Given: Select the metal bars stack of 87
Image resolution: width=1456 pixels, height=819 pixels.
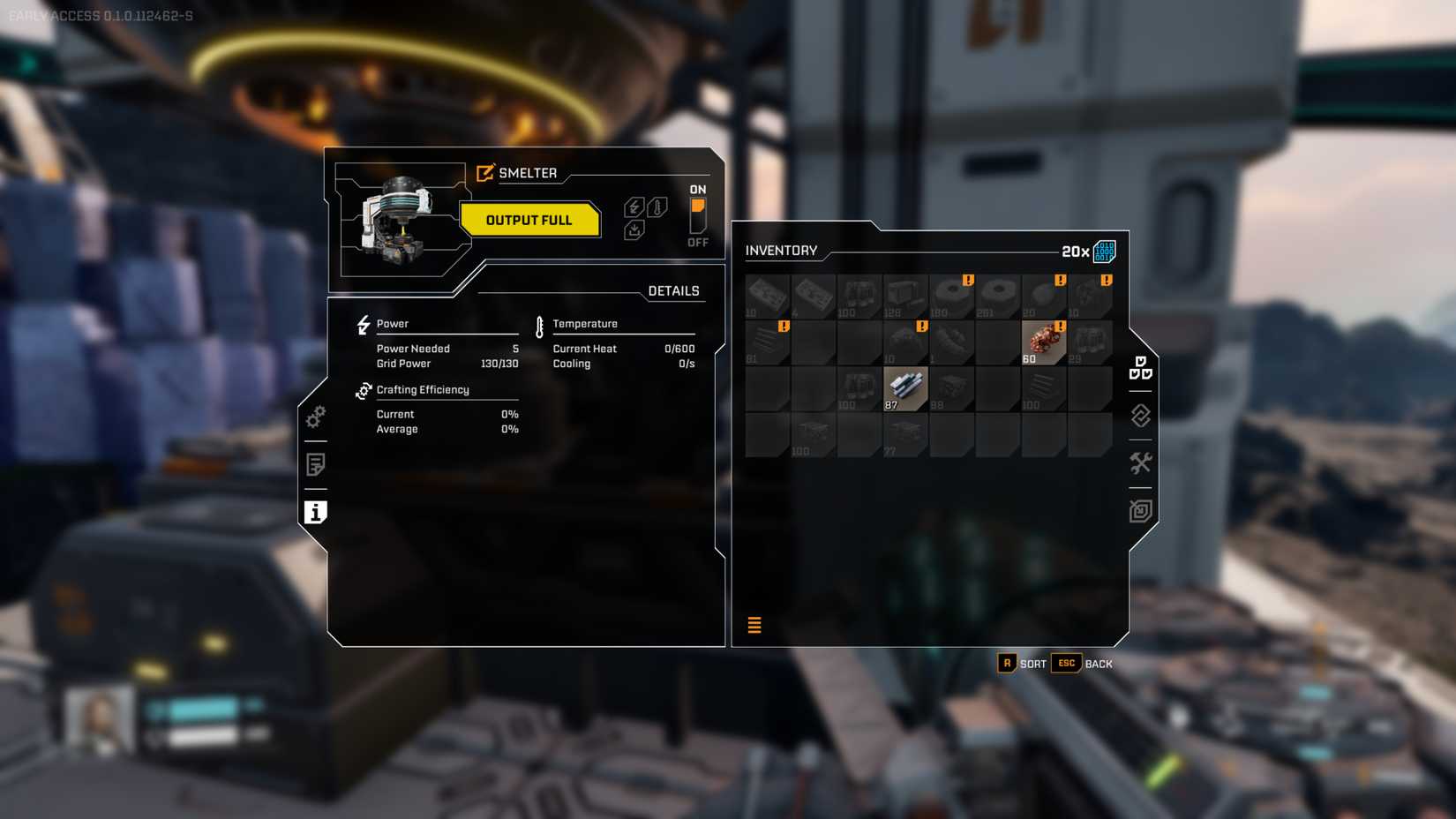Looking at the screenshot, I should 904,387.
